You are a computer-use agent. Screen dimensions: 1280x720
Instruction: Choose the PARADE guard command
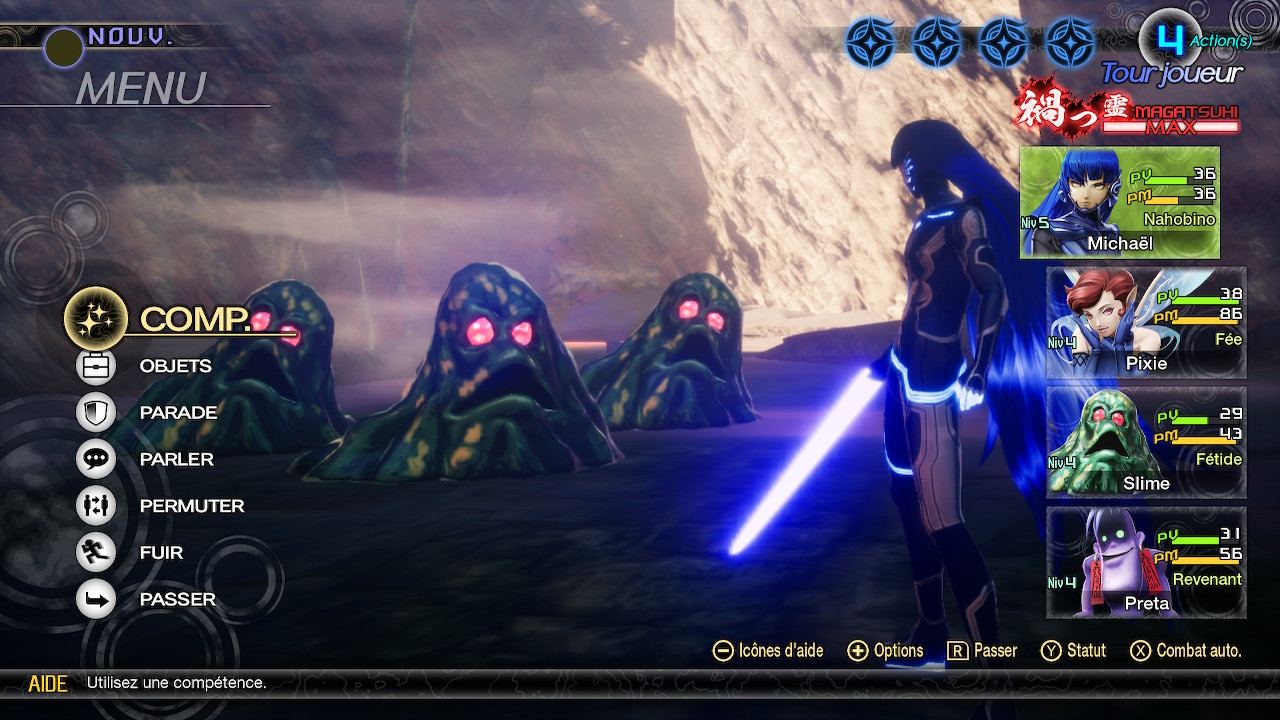tap(178, 412)
